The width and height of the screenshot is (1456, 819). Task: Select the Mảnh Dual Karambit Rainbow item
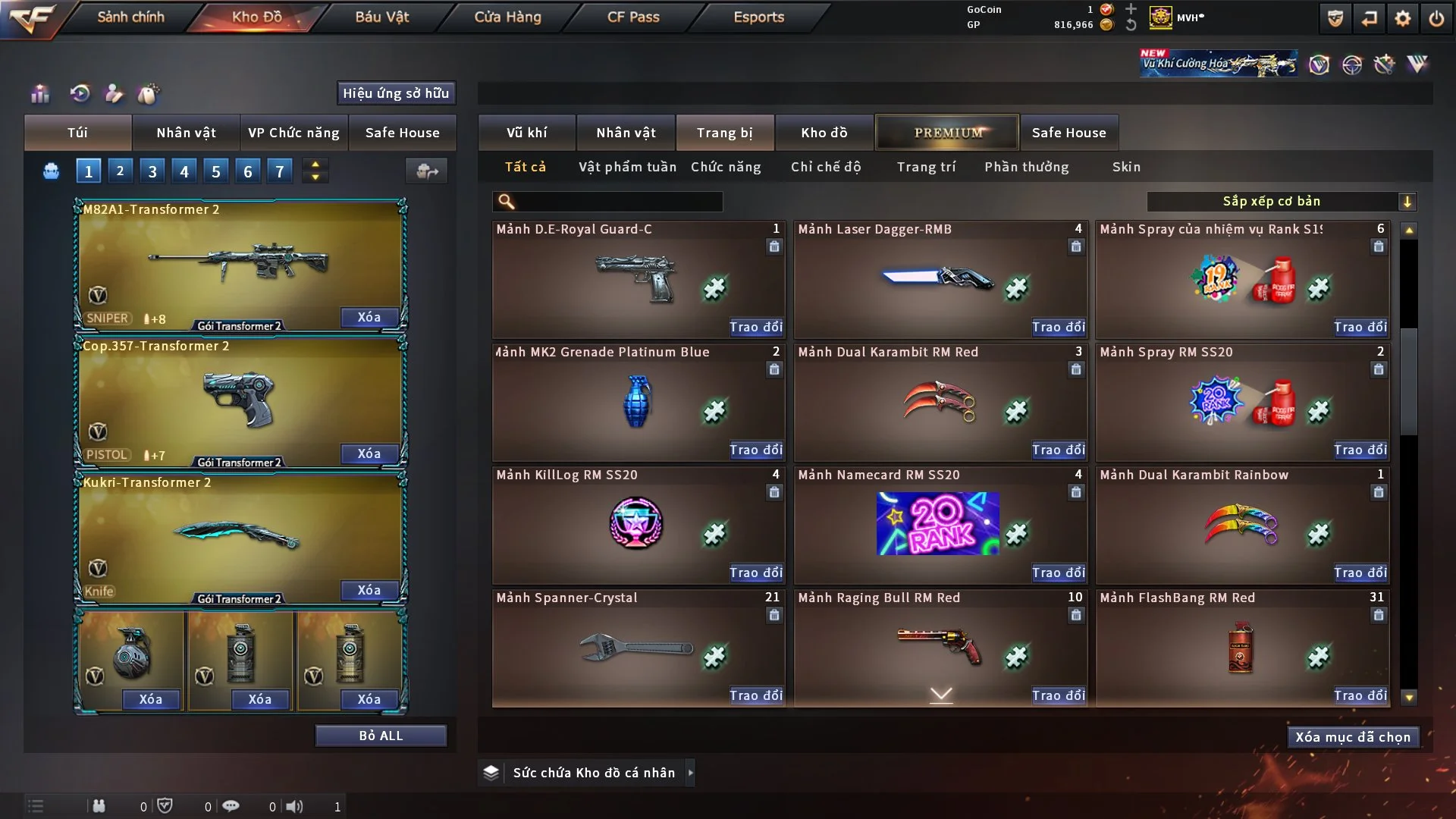tap(1241, 525)
